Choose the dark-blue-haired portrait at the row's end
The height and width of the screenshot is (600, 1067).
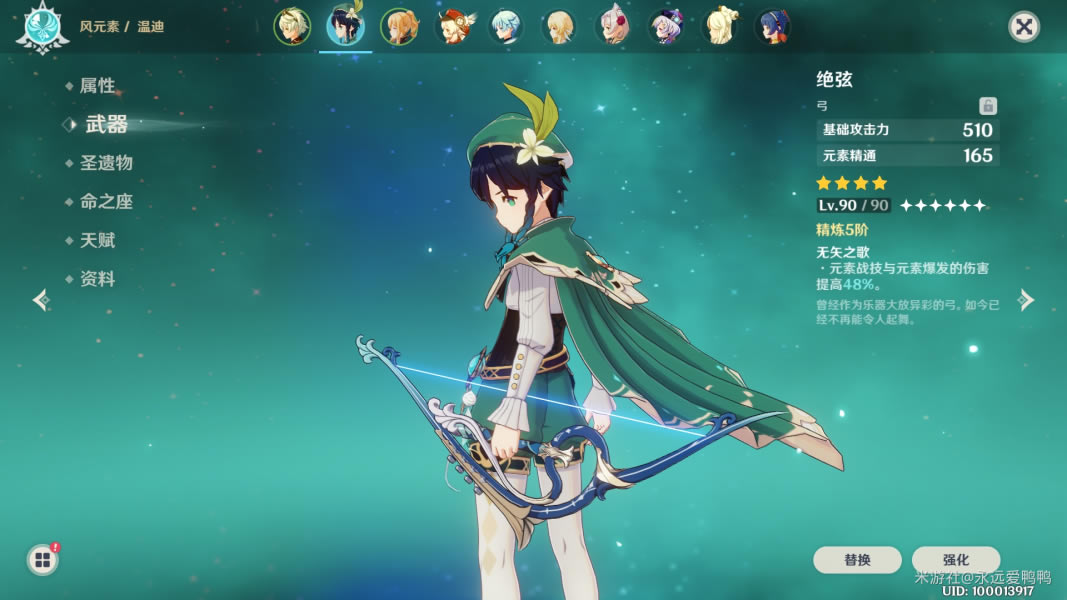pyautogui.click(x=773, y=27)
